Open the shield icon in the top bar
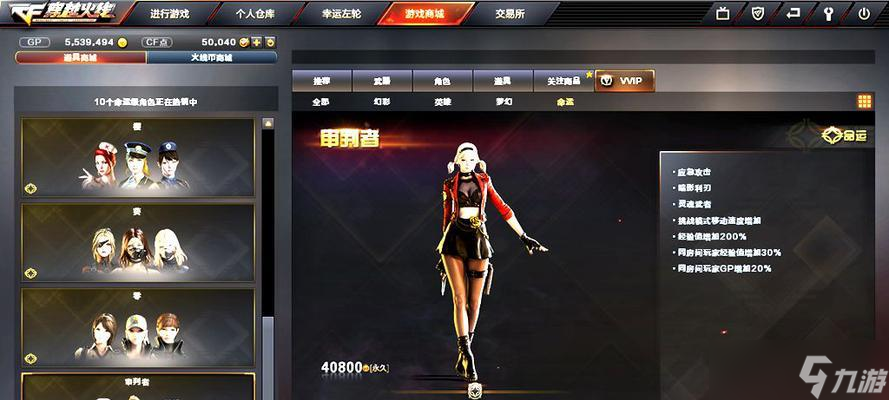Viewport: 889px width, 400px height. pyautogui.click(x=757, y=14)
